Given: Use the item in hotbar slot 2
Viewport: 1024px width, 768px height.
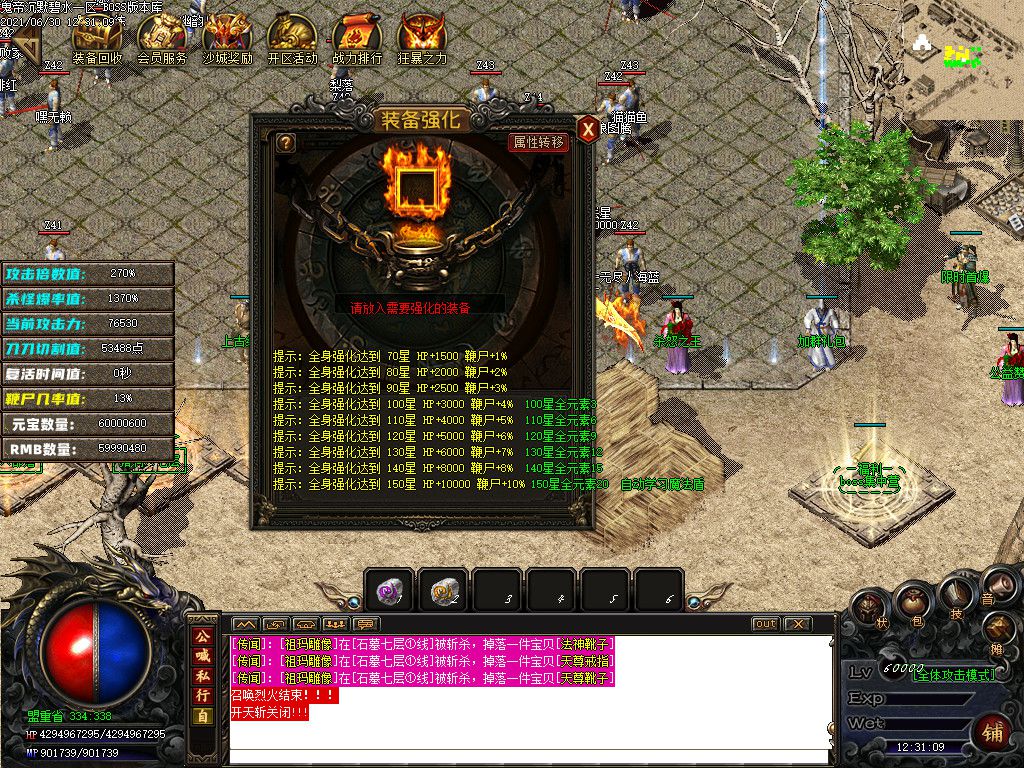Looking at the screenshot, I should [442, 591].
